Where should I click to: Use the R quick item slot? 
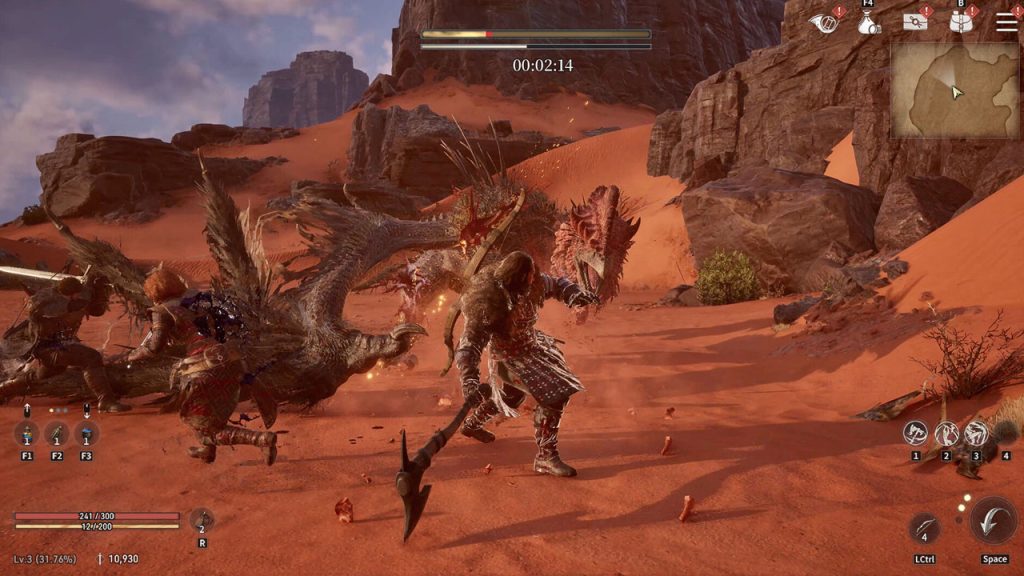[202, 520]
